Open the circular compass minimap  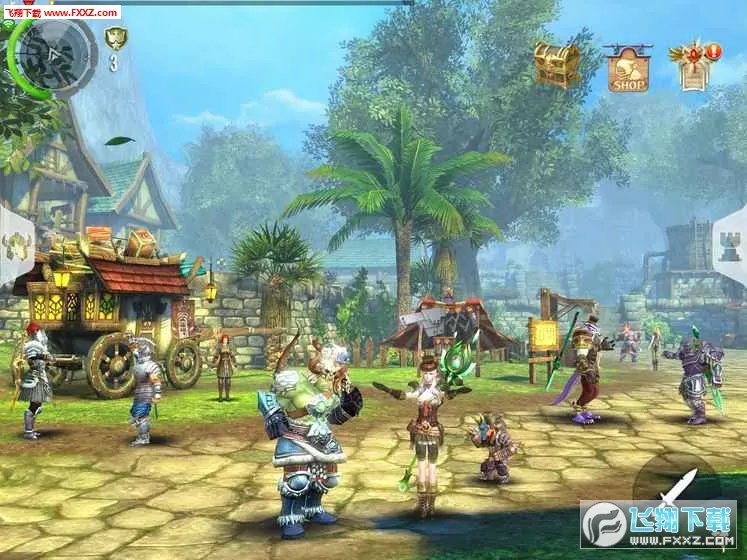(x=50, y=54)
